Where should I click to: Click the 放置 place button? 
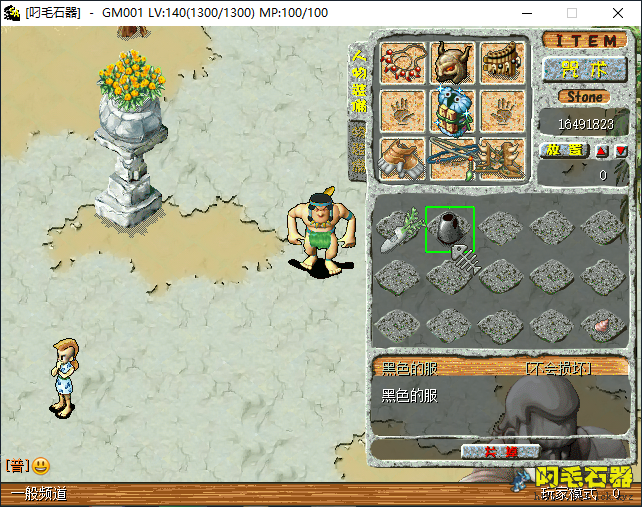(x=565, y=150)
